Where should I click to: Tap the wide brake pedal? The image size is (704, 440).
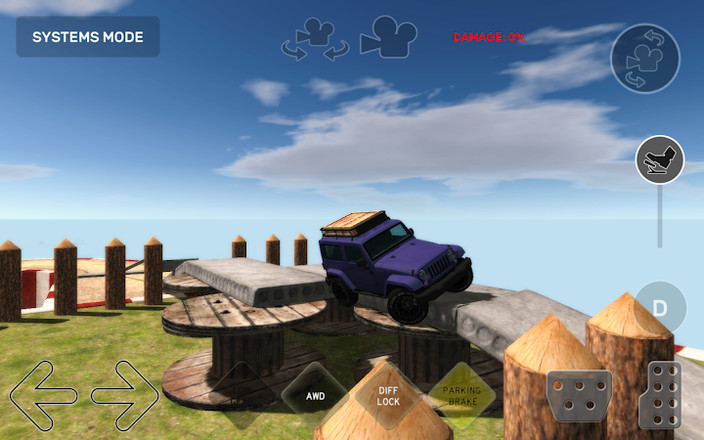[579, 396]
